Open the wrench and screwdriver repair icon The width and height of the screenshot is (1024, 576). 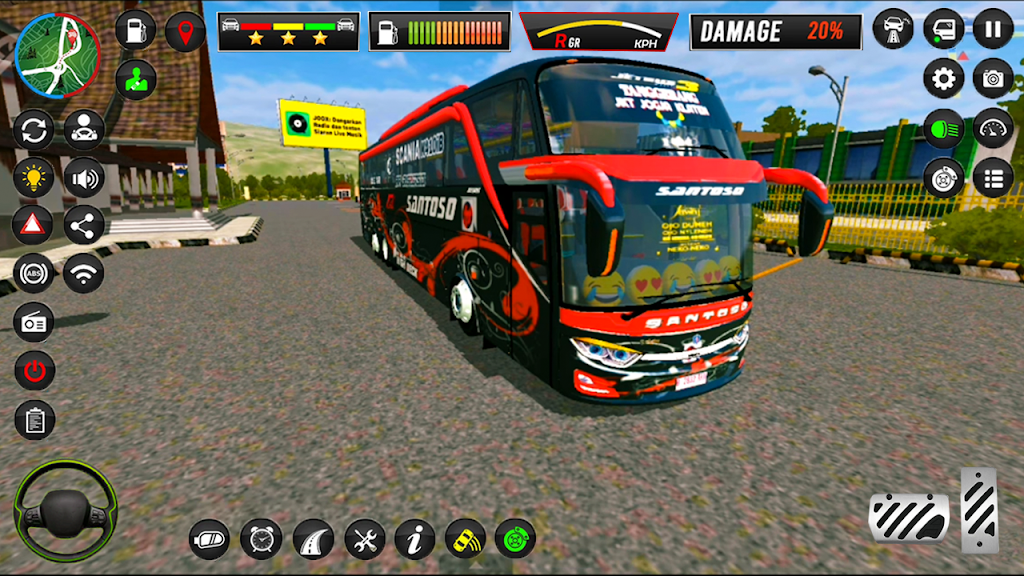click(364, 540)
